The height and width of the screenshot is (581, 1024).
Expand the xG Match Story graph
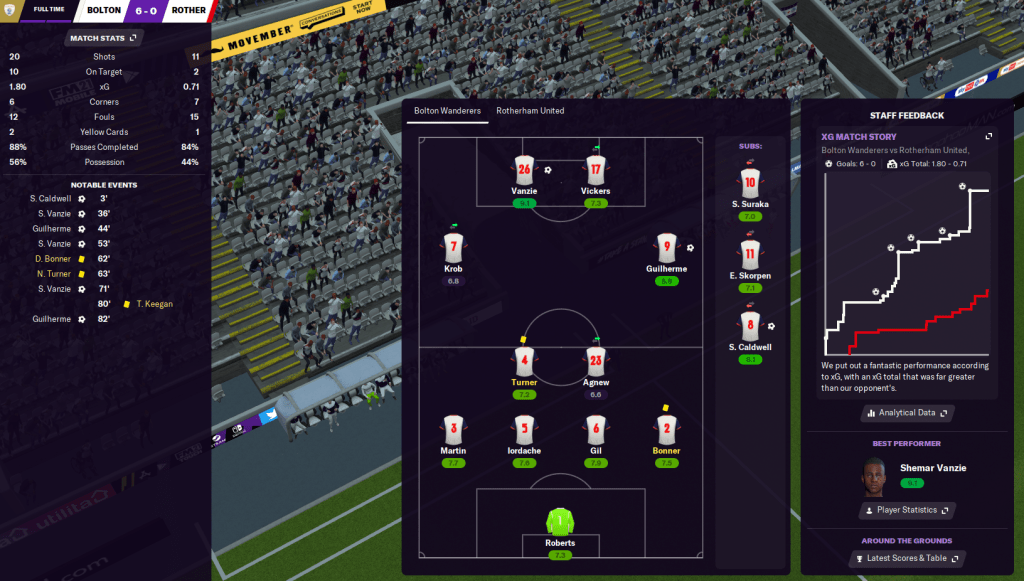click(x=989, y=136)
